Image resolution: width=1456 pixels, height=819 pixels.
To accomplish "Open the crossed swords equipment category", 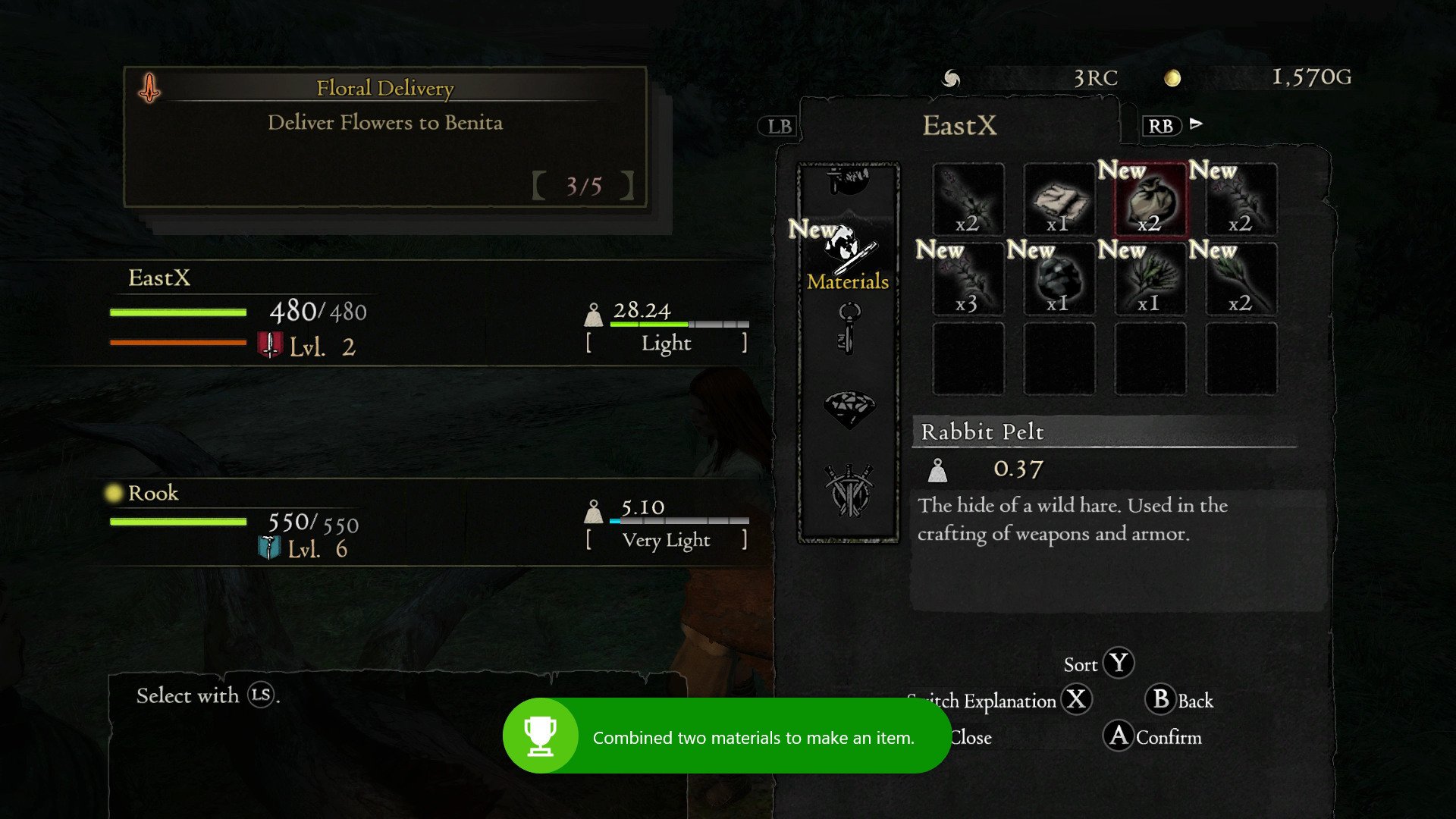I will coord(849,490).
